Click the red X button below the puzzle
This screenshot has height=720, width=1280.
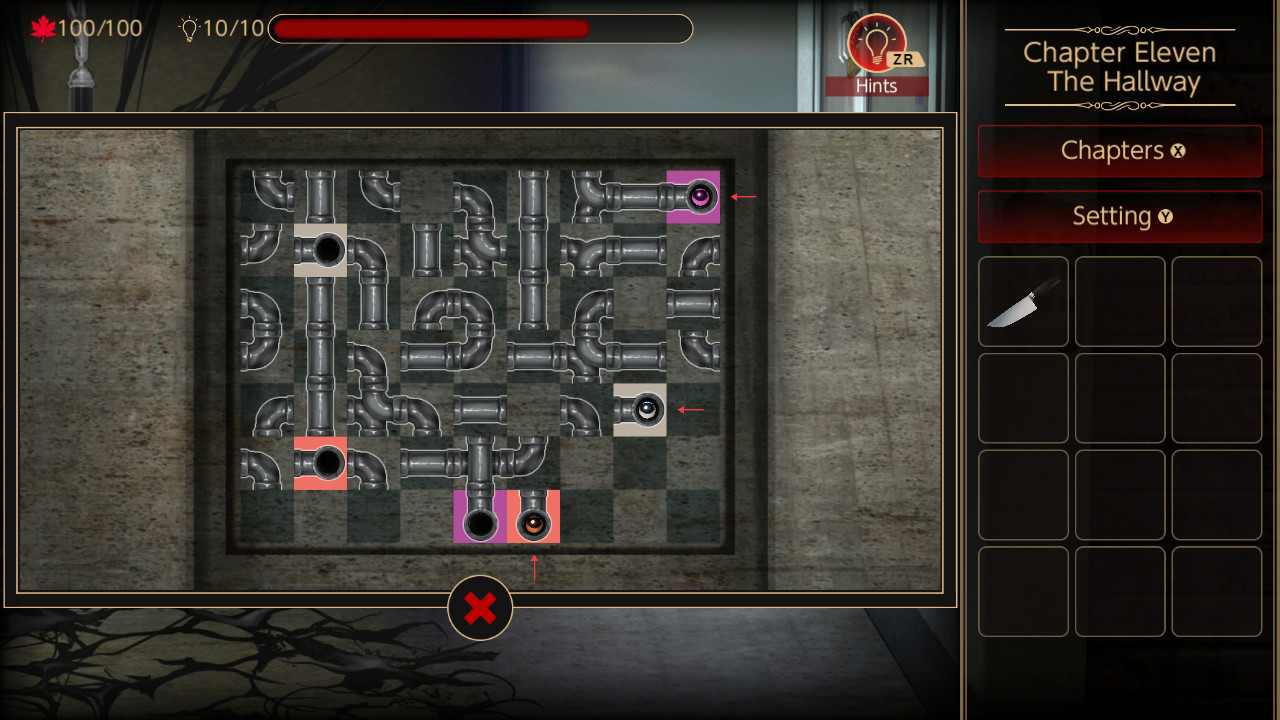click(480, 607)
